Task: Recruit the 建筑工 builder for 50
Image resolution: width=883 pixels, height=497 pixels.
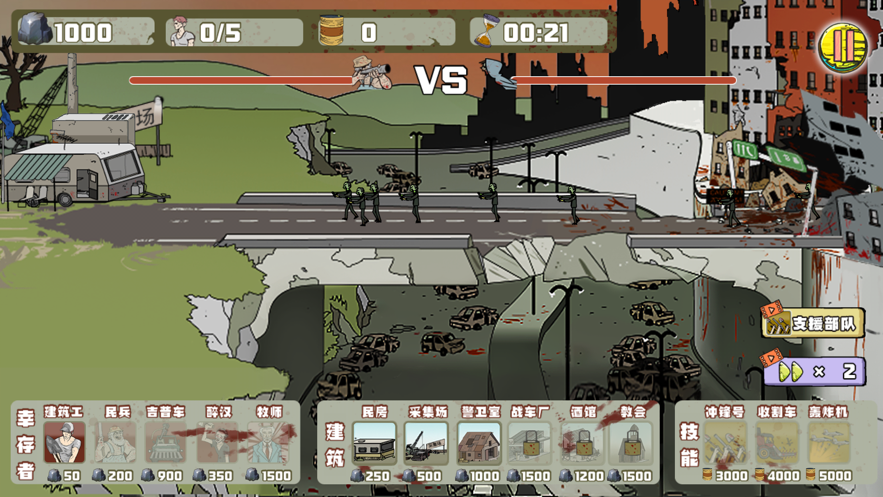Action: click(x=65, y=443)
